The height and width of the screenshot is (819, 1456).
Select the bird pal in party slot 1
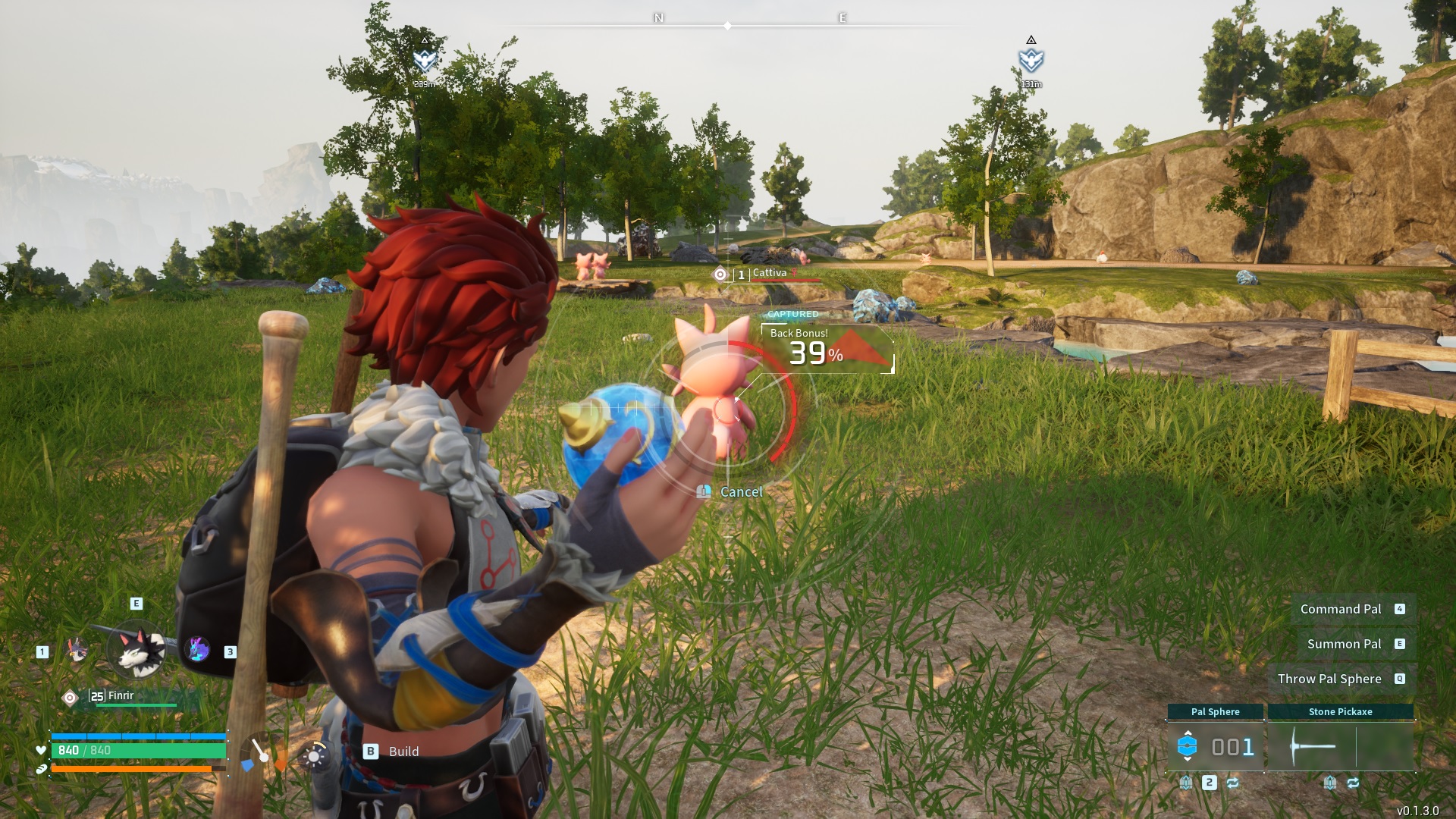(76, 649)
